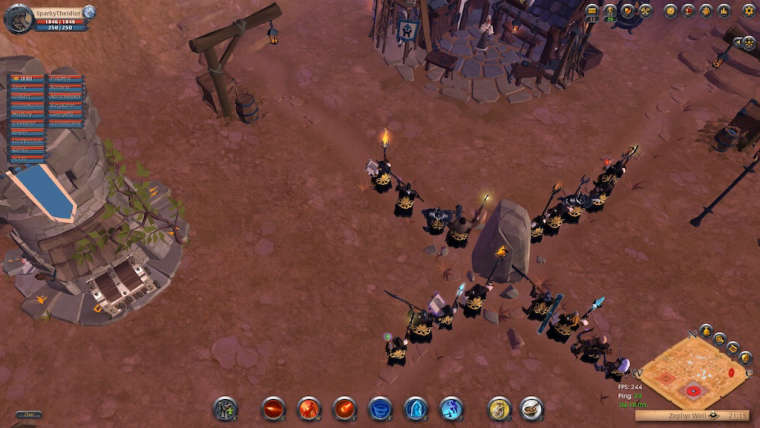Use the potion slot item
The width and height of the screenshot is (760, 428).
click(x=499, y=408)
